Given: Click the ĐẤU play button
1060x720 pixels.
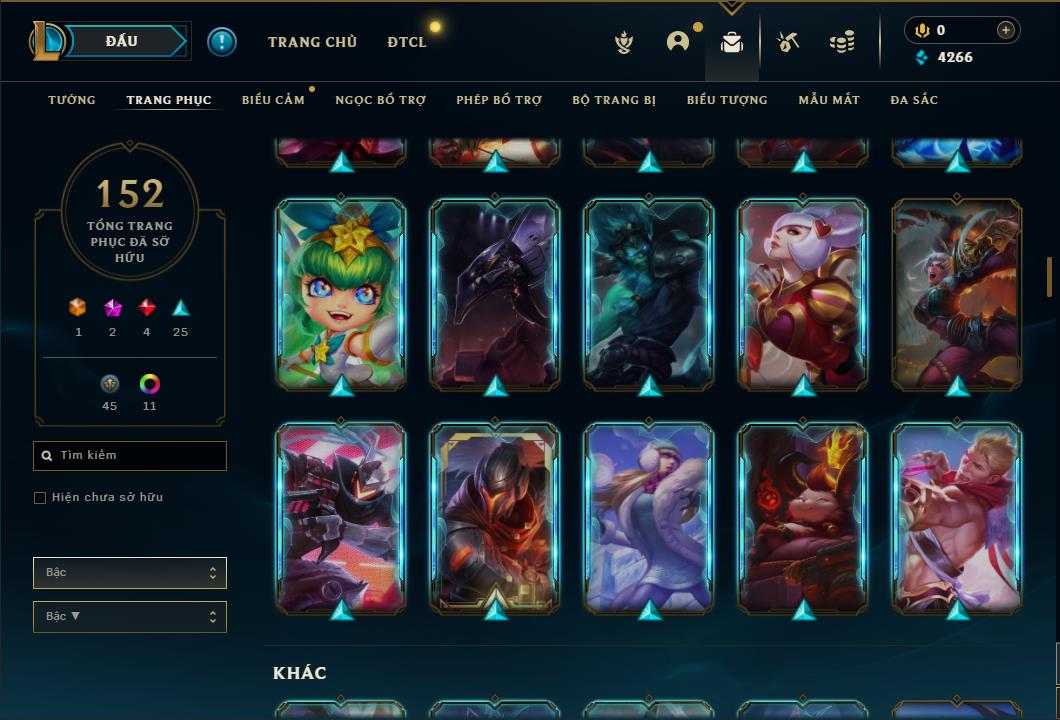Looking at the screenshot, I should coord(121,41).
